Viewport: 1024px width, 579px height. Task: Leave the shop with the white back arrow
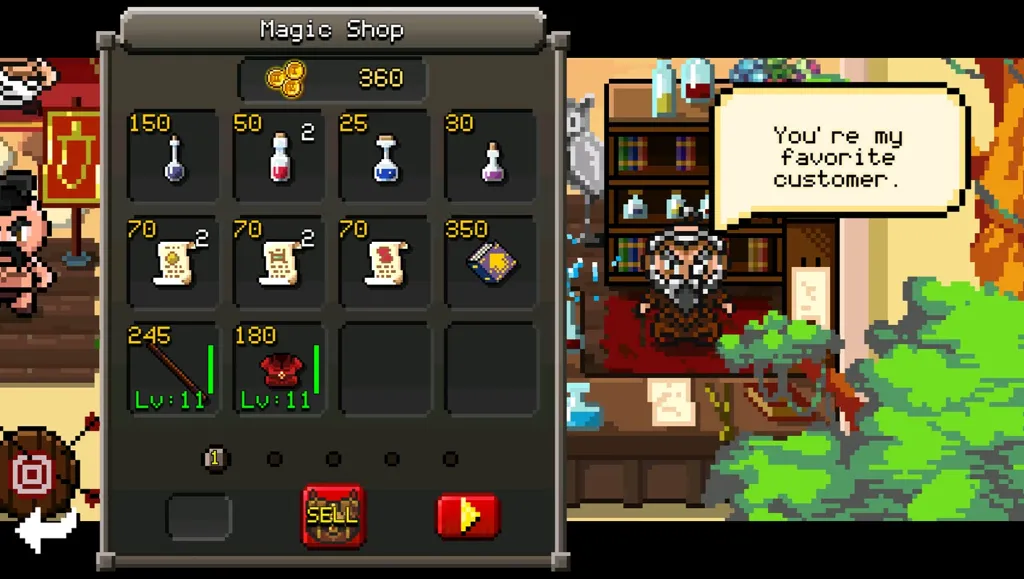pyautogui.click(x=45, y=529)
